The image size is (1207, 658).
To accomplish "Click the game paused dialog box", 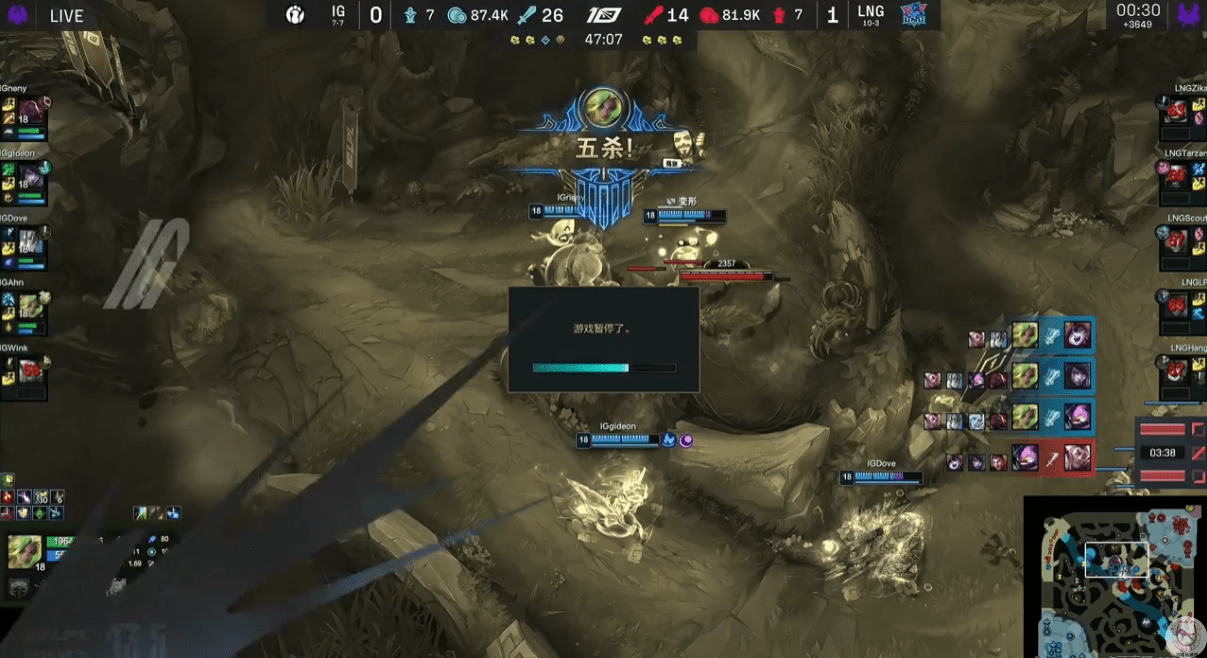I will (x=603, y=340).
